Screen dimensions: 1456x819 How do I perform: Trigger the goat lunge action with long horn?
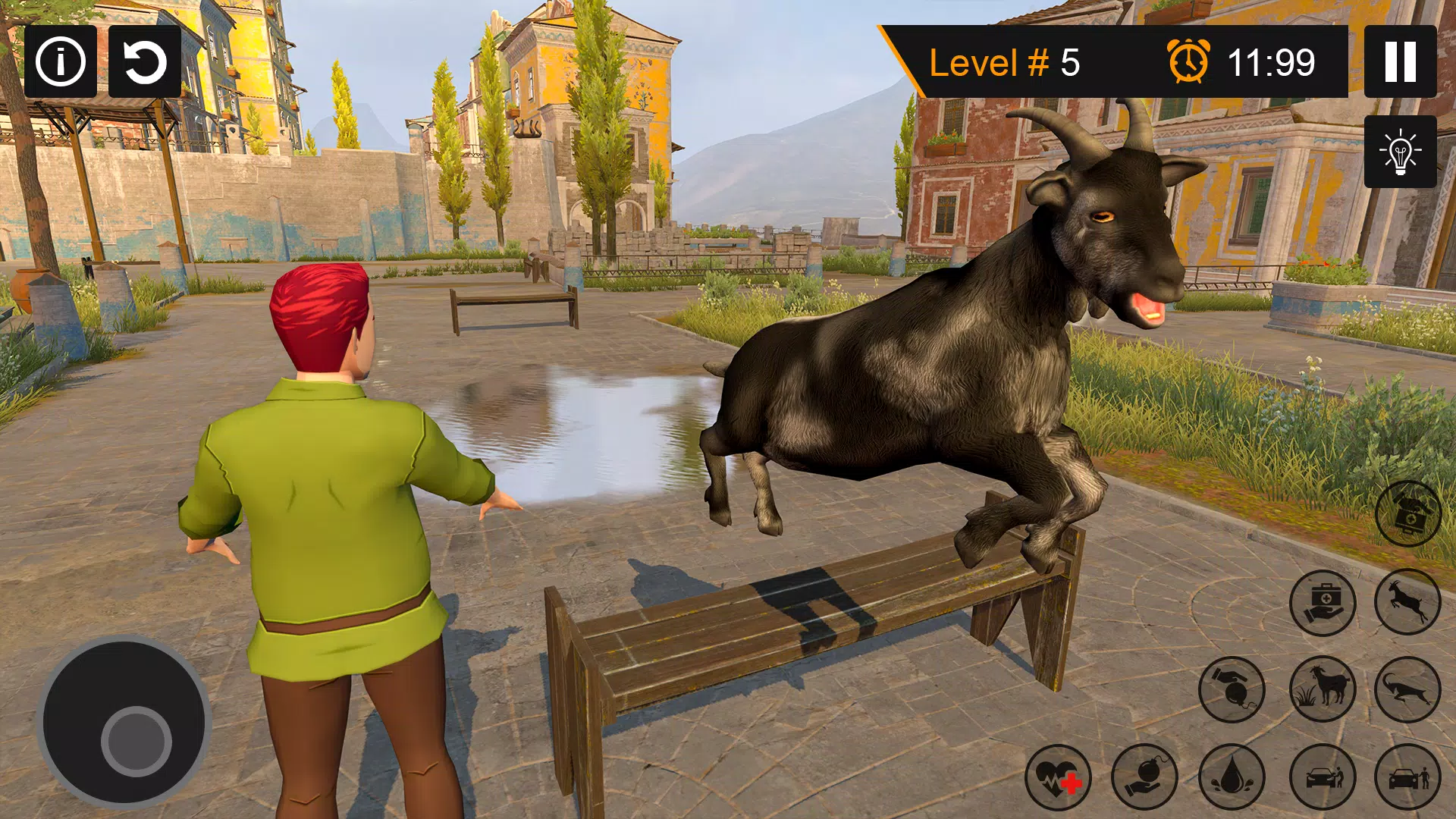pos(1407,689)
